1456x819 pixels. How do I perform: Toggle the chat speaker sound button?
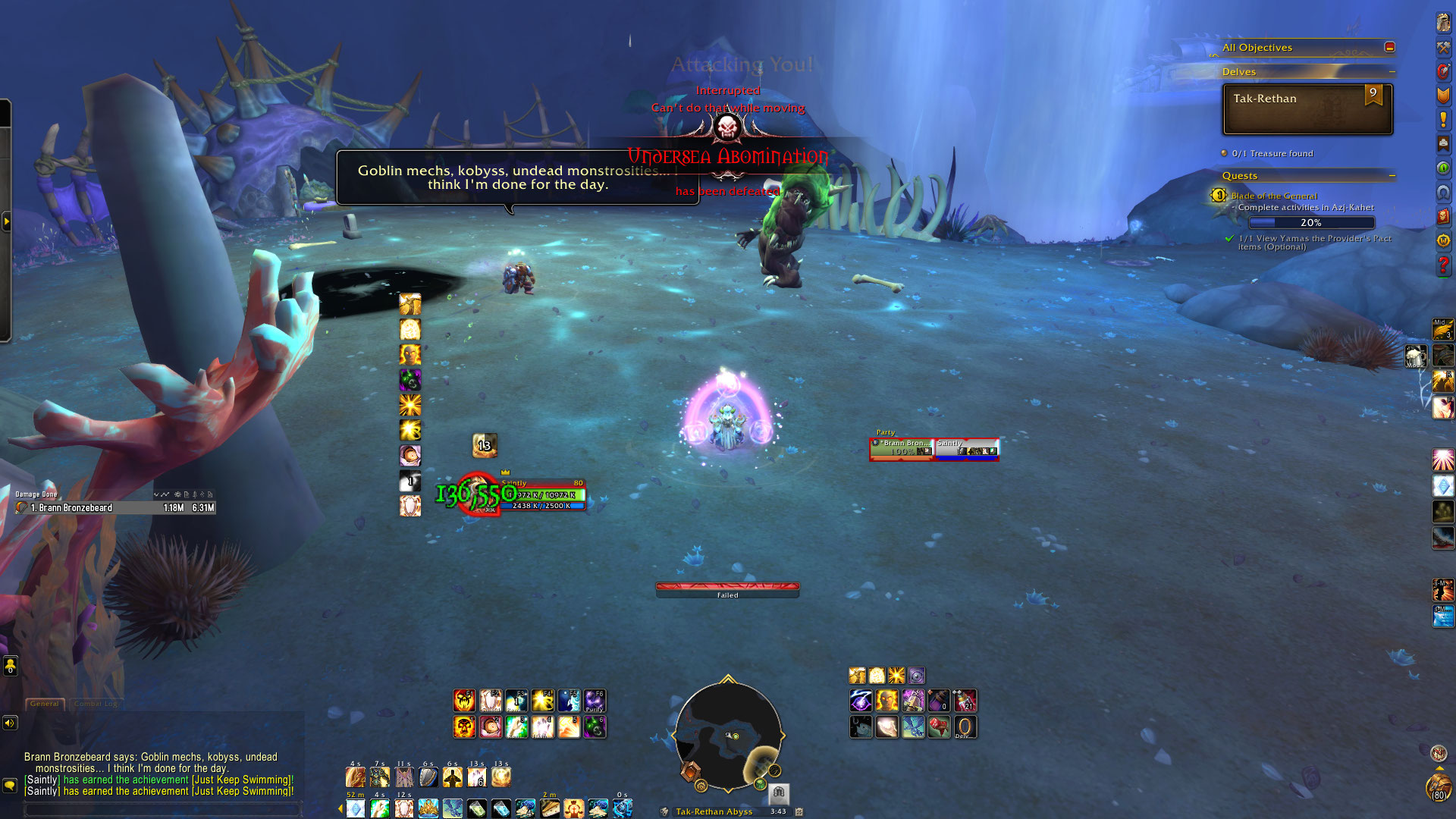coord(10,723)
